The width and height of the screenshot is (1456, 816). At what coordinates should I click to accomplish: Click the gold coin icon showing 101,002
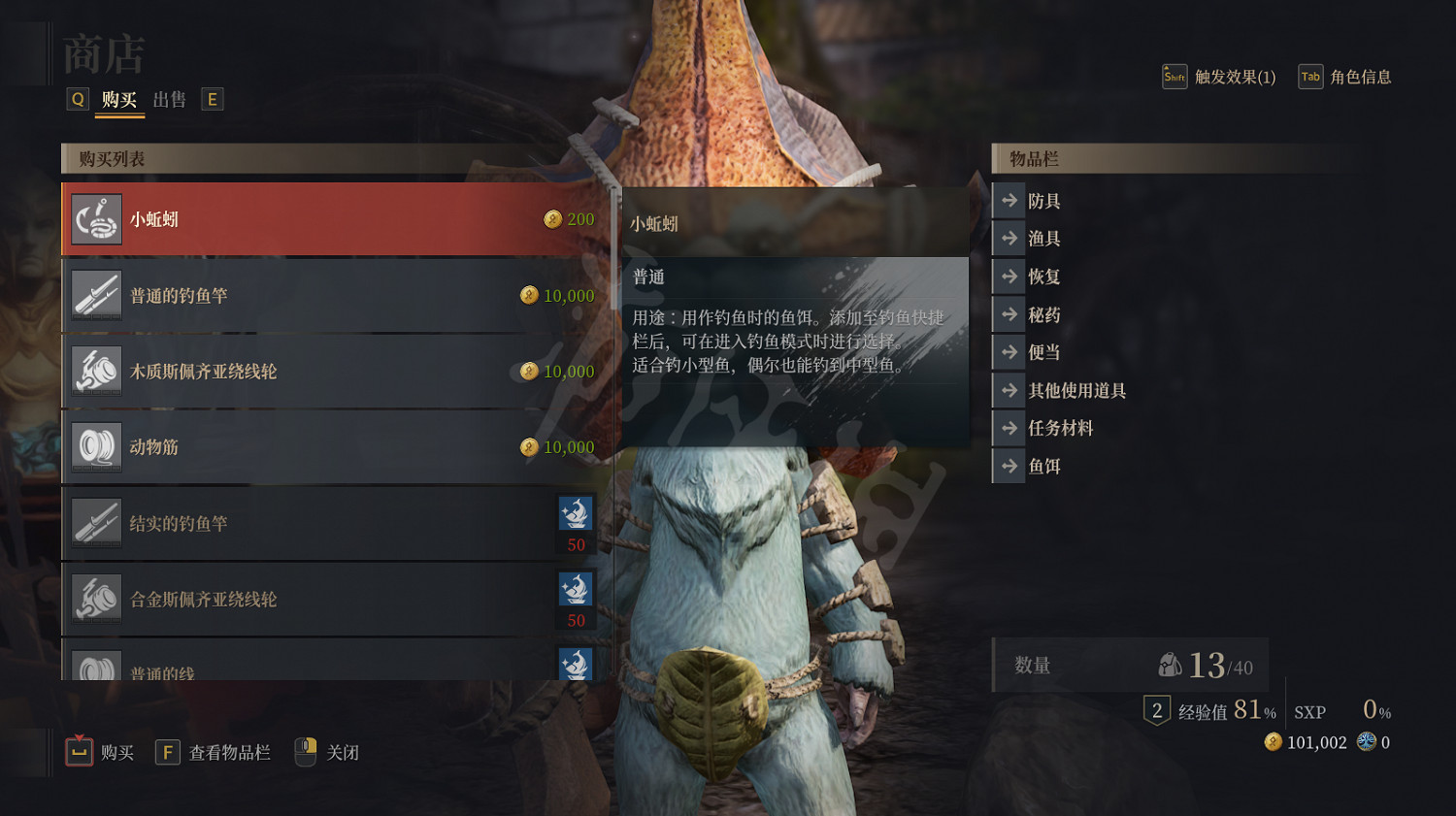coord(1272,742)
